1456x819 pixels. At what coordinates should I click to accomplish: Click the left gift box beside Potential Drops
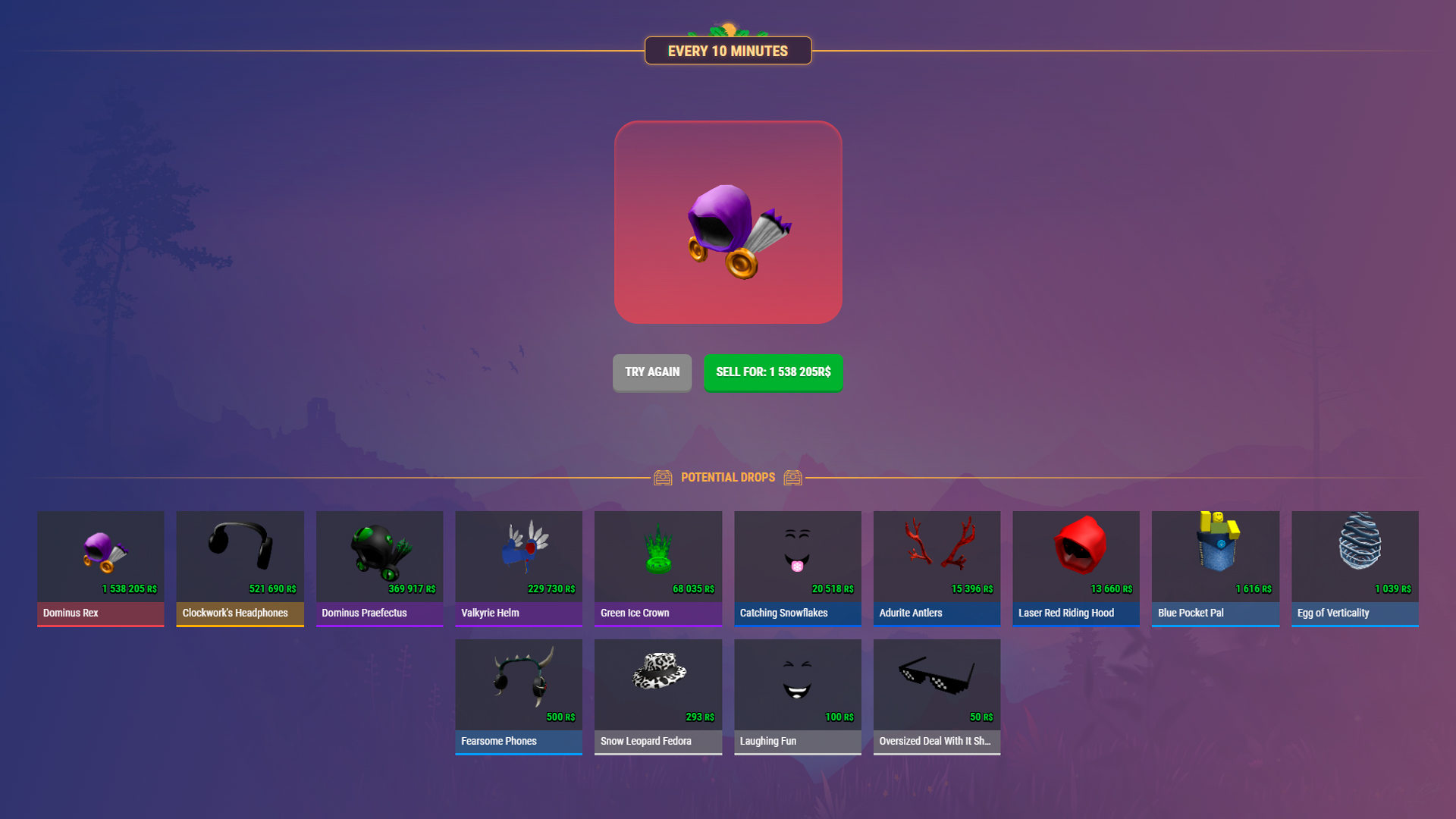(x=664, y=478)
